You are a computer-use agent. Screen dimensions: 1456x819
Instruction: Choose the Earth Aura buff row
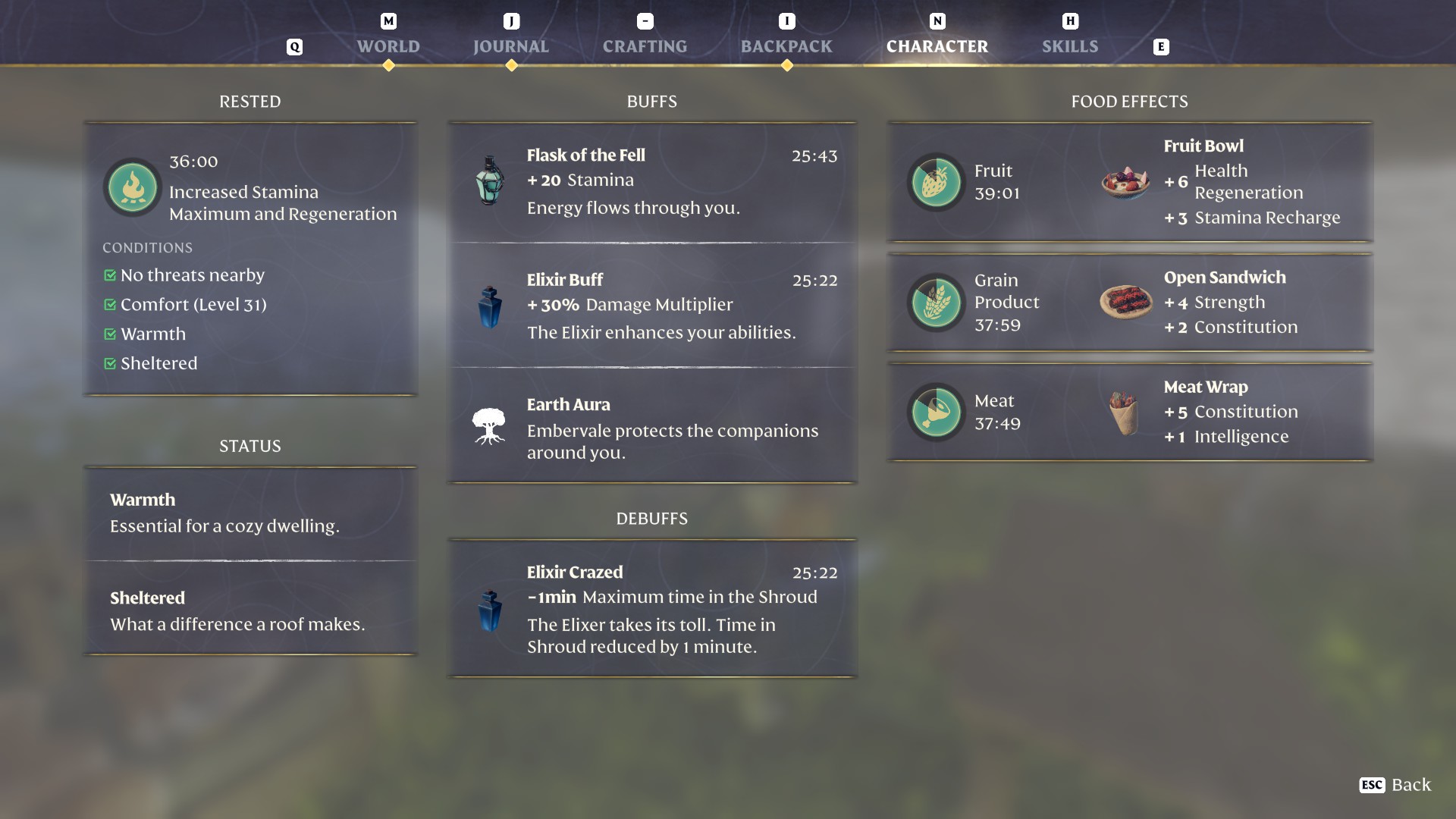(652, 427)
